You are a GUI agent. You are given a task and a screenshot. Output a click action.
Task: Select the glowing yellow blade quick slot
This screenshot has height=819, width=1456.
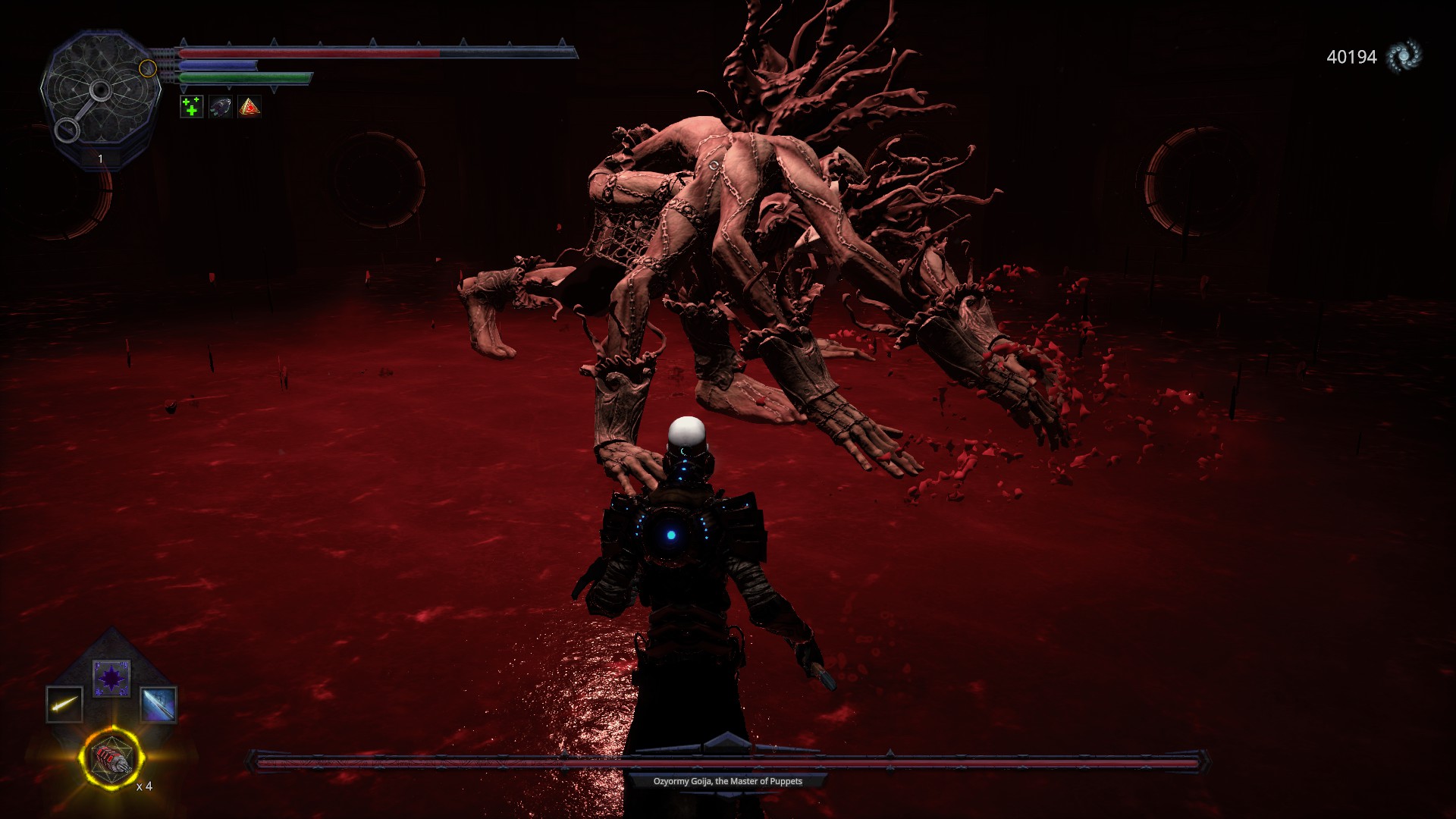click(x=64, y=704)
